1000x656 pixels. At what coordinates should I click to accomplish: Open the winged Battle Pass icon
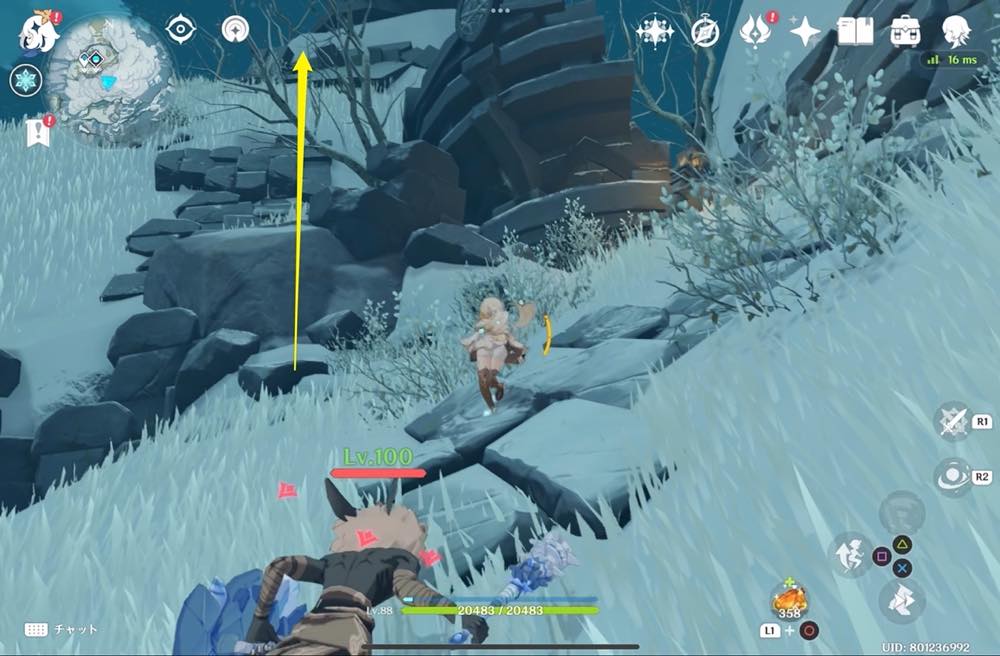[754, 31]
